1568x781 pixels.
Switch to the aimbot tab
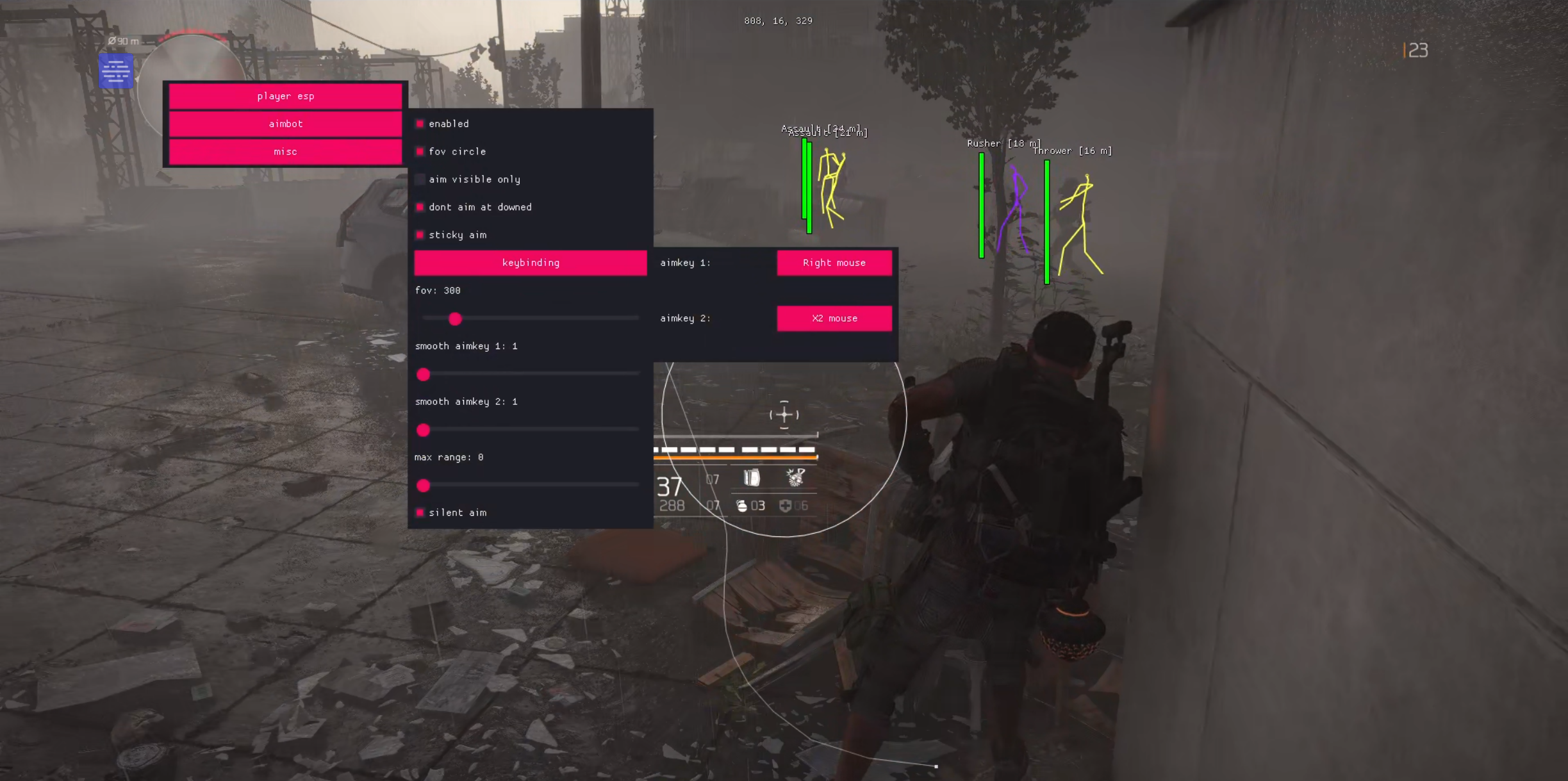coord(285,124)
